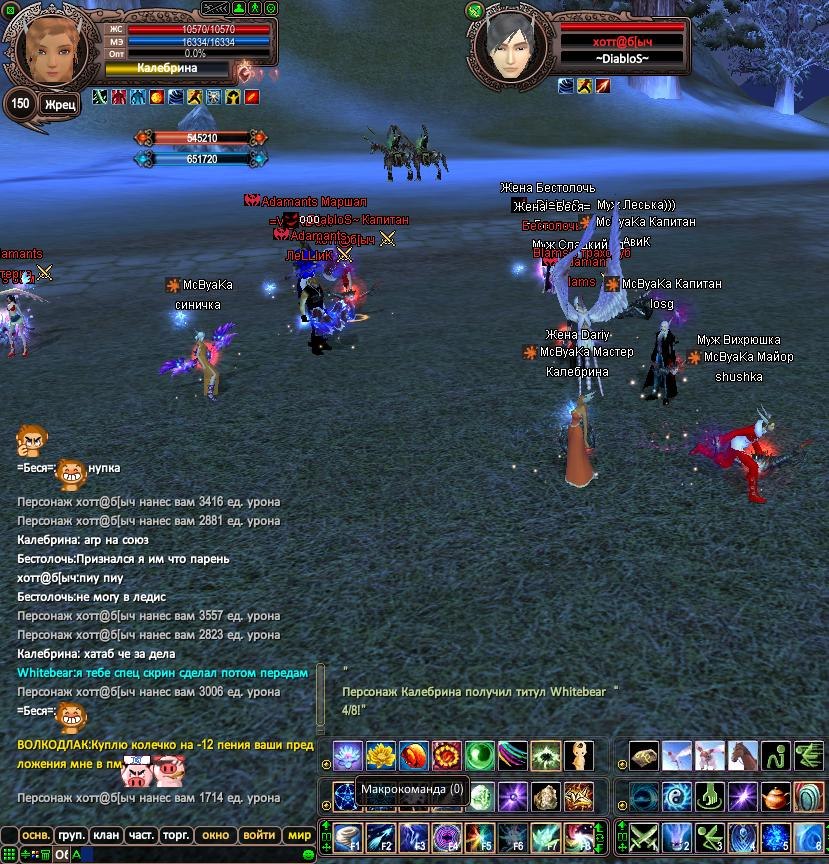Open the green grid menu button
The width and height of the screenshot is (829, 864).
pyautogui.click(x=10, y=854)
